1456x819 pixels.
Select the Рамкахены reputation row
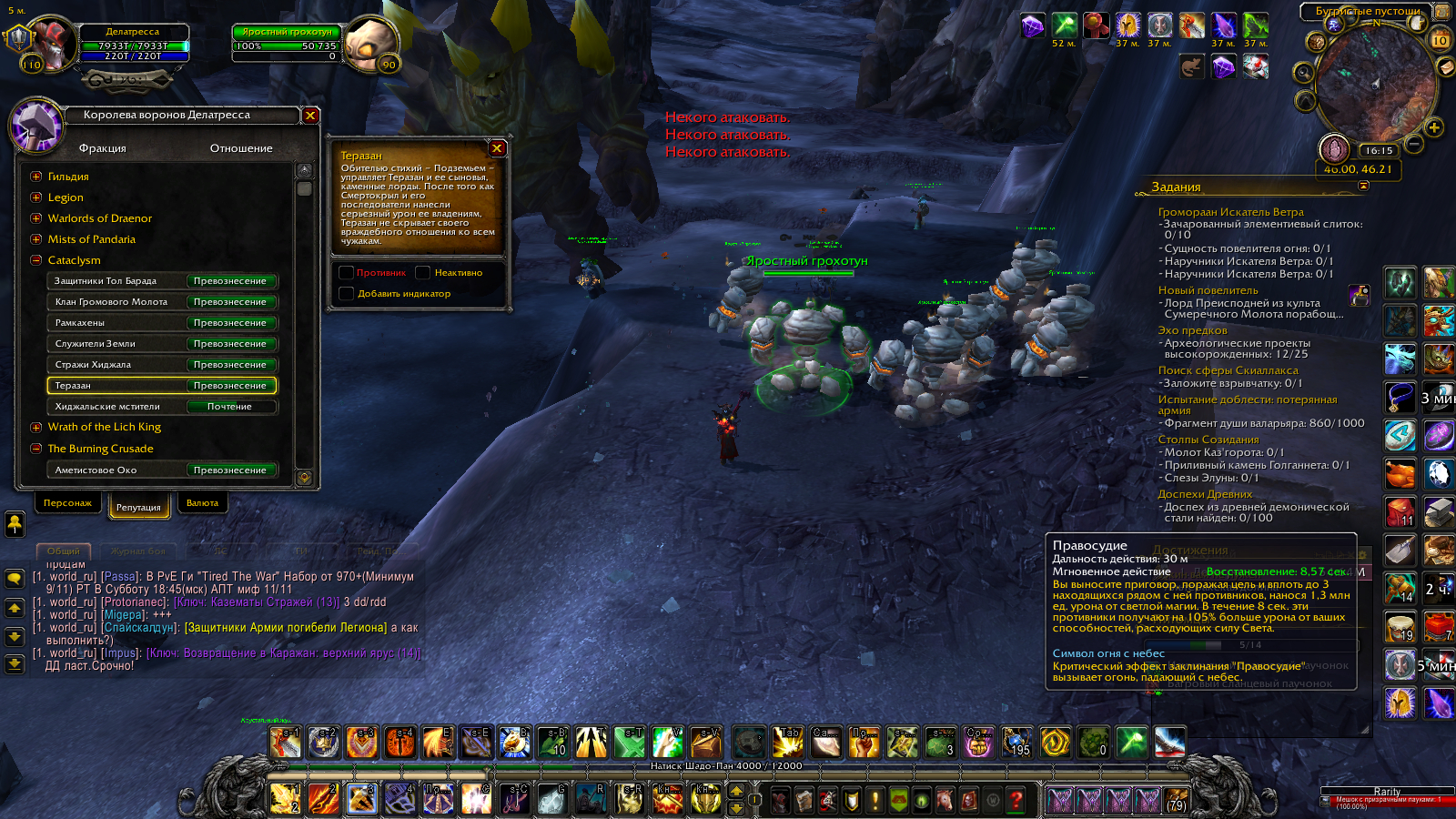(161, 323)
